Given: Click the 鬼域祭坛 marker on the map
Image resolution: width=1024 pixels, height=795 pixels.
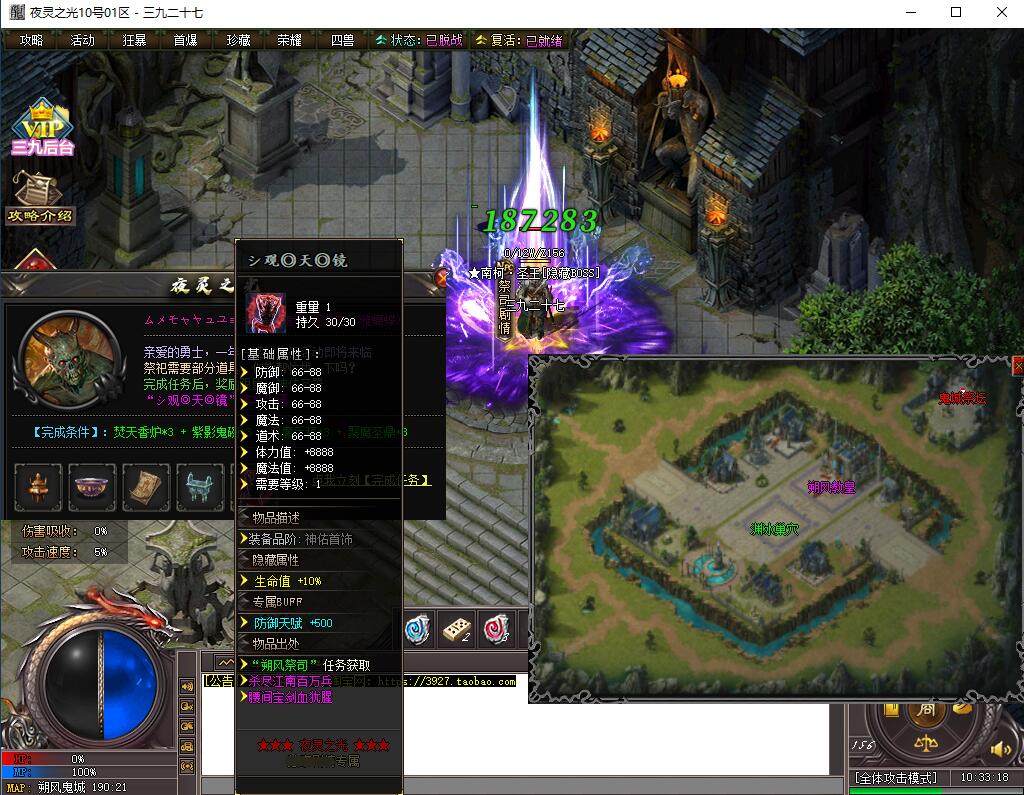Looking at the screenshot, I should 962,398.
